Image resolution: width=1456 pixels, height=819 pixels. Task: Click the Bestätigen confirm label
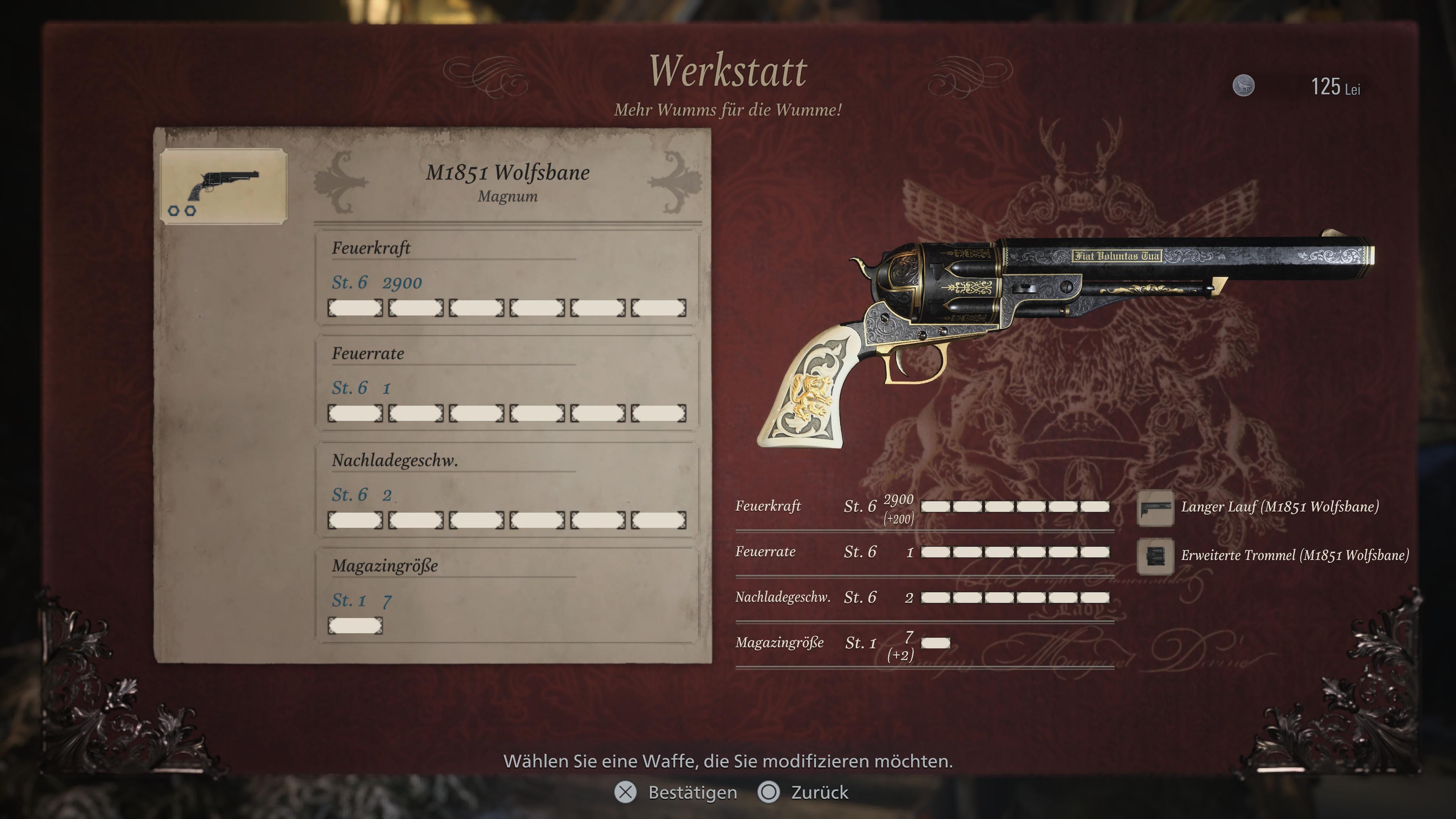coord(692,792)
